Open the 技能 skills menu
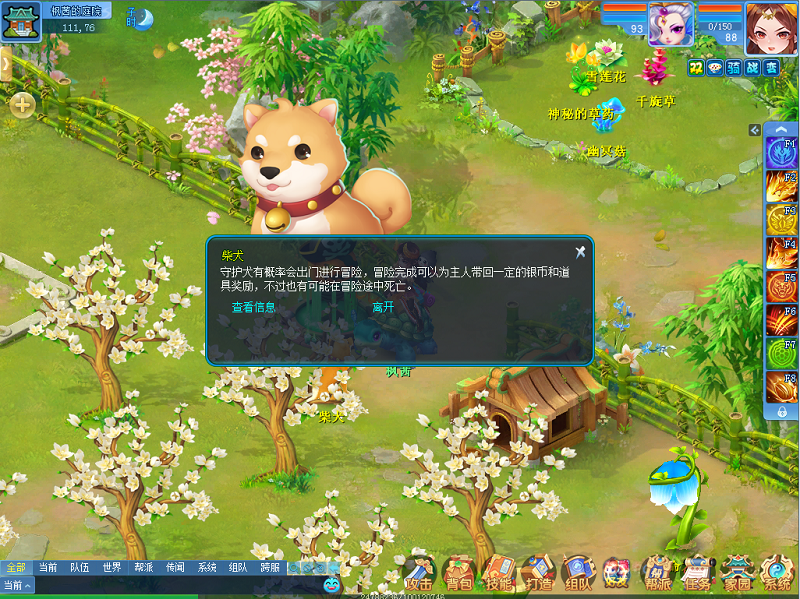Image resolution: width=800 pixels, height=599 pixels. pos(498,575)
